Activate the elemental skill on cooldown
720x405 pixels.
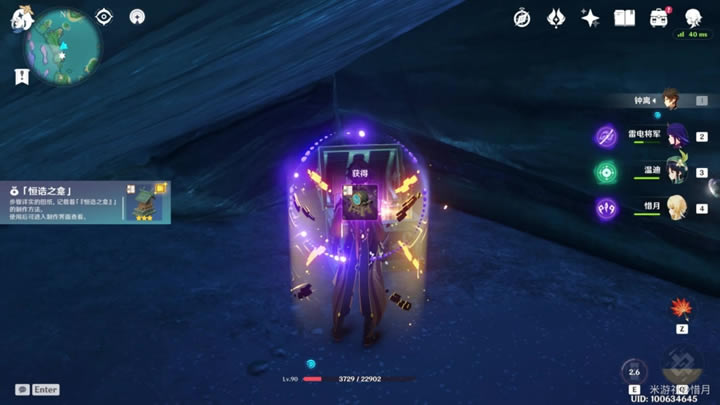pyautogui.click(x=633, y=371)
